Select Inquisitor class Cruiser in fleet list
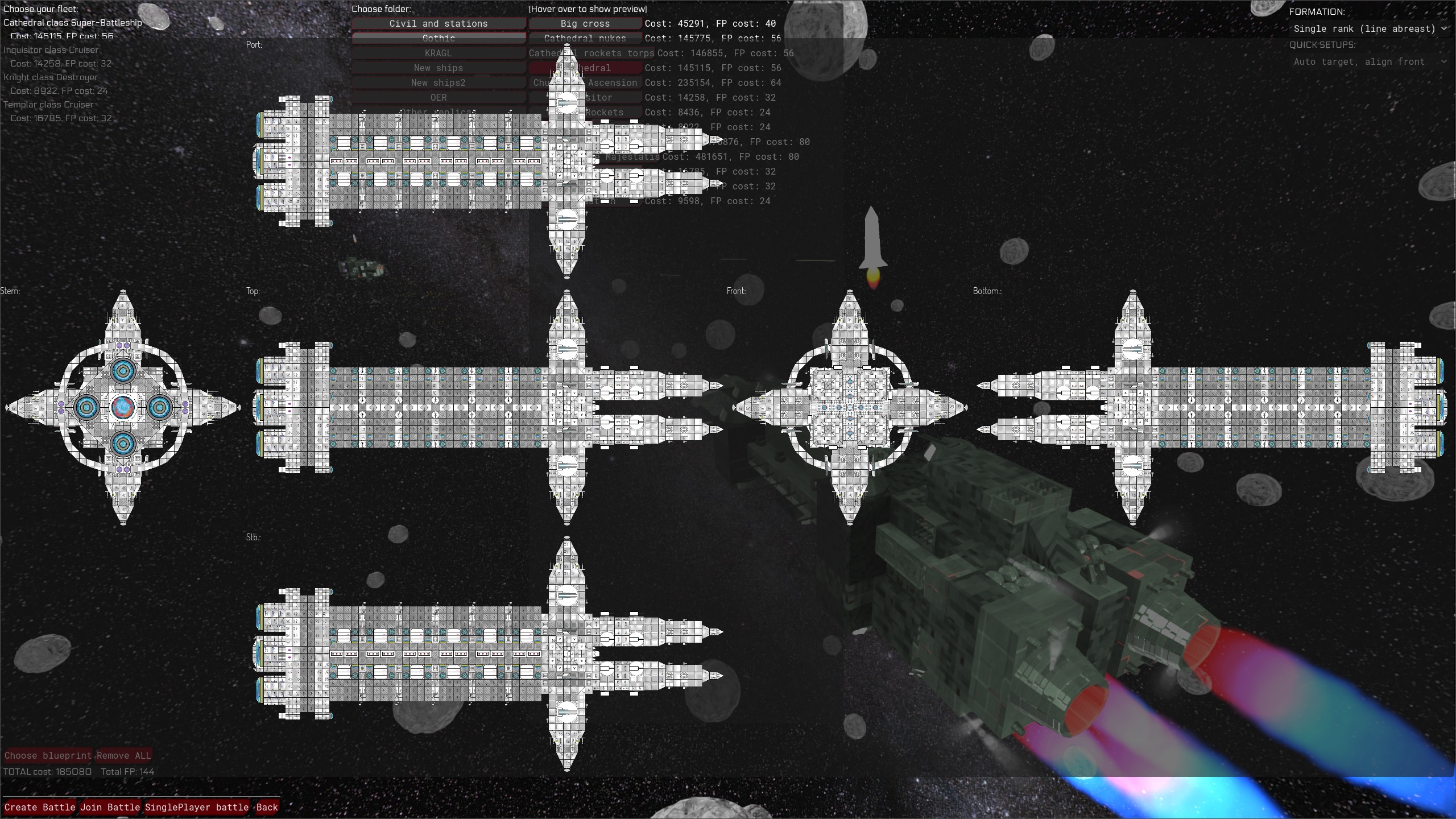1456x819 pixels. 51,50
